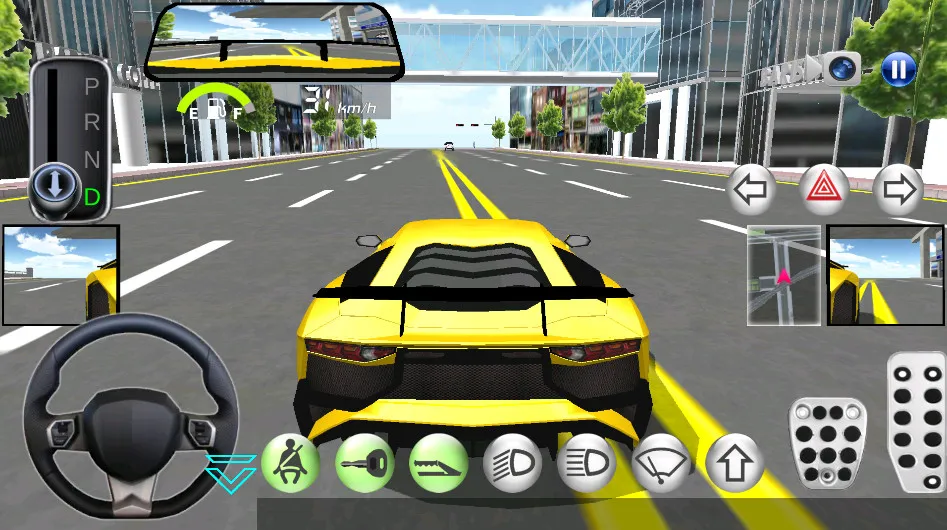
Task: Click the gear shift lever knob
Action: tap(50, 185)
